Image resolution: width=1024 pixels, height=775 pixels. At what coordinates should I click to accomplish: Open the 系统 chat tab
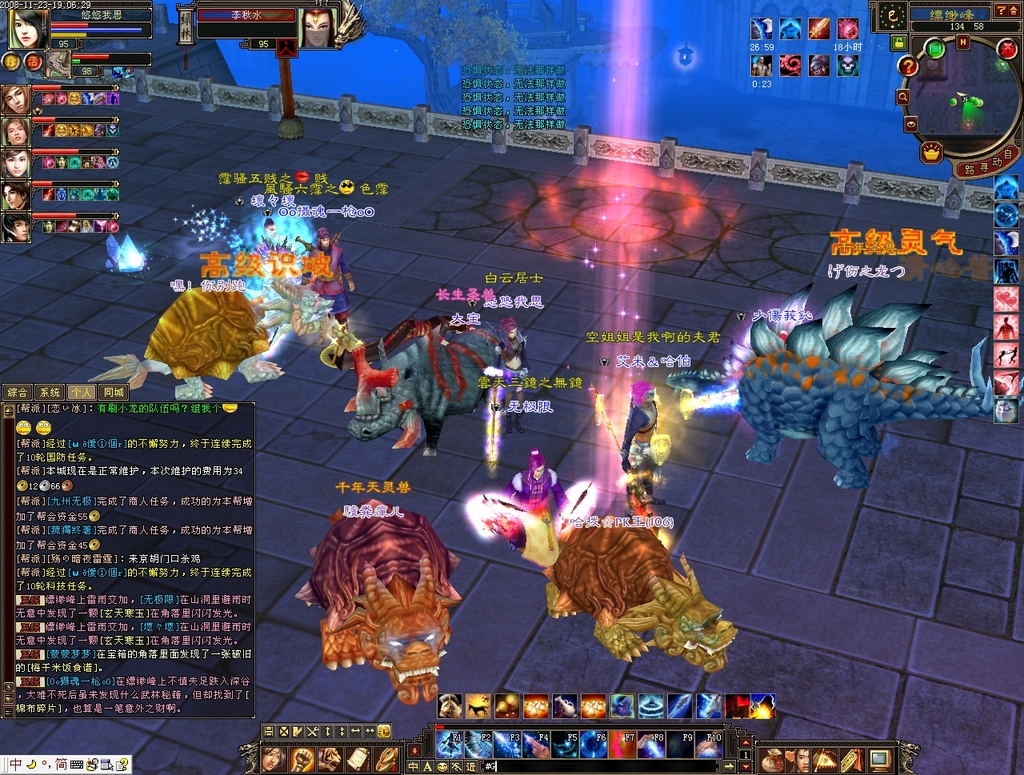50,392
